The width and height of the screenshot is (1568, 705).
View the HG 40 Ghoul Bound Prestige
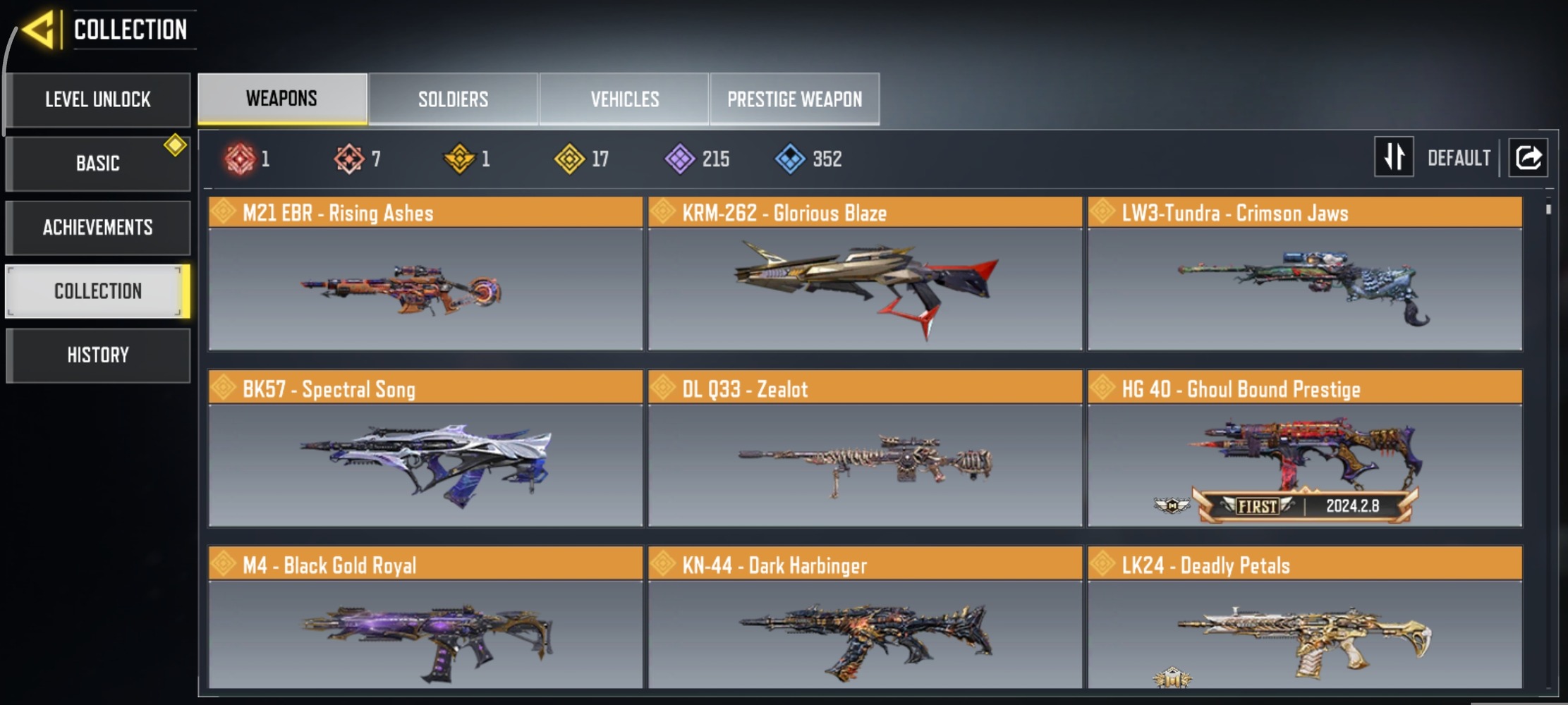coord(1304,450)
